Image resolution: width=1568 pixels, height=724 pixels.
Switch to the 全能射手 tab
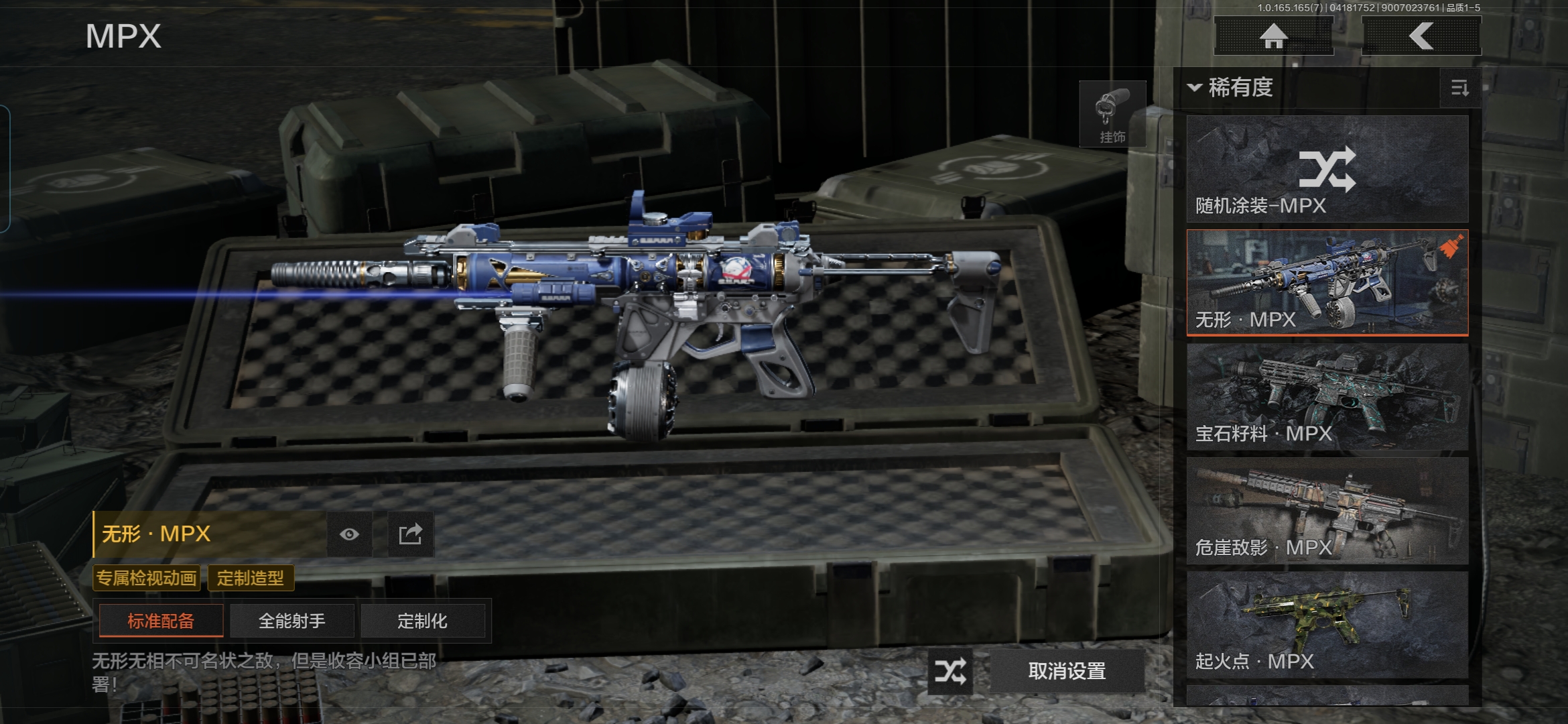(x=291, y=621)
